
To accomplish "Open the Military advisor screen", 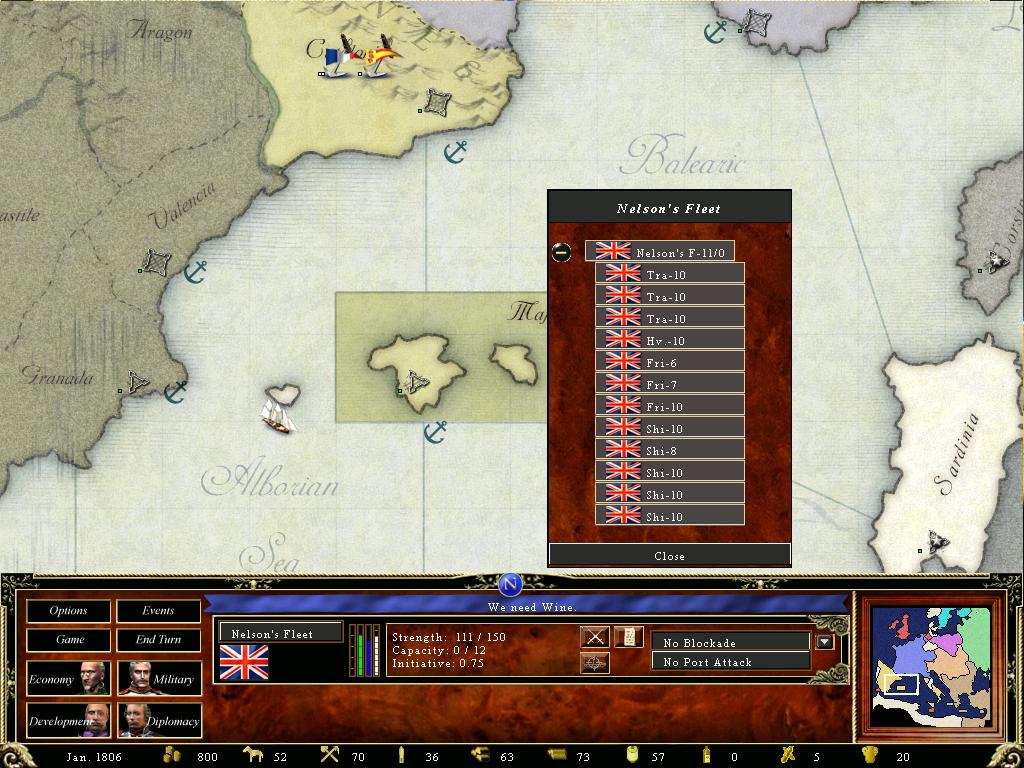I will 158,679.
